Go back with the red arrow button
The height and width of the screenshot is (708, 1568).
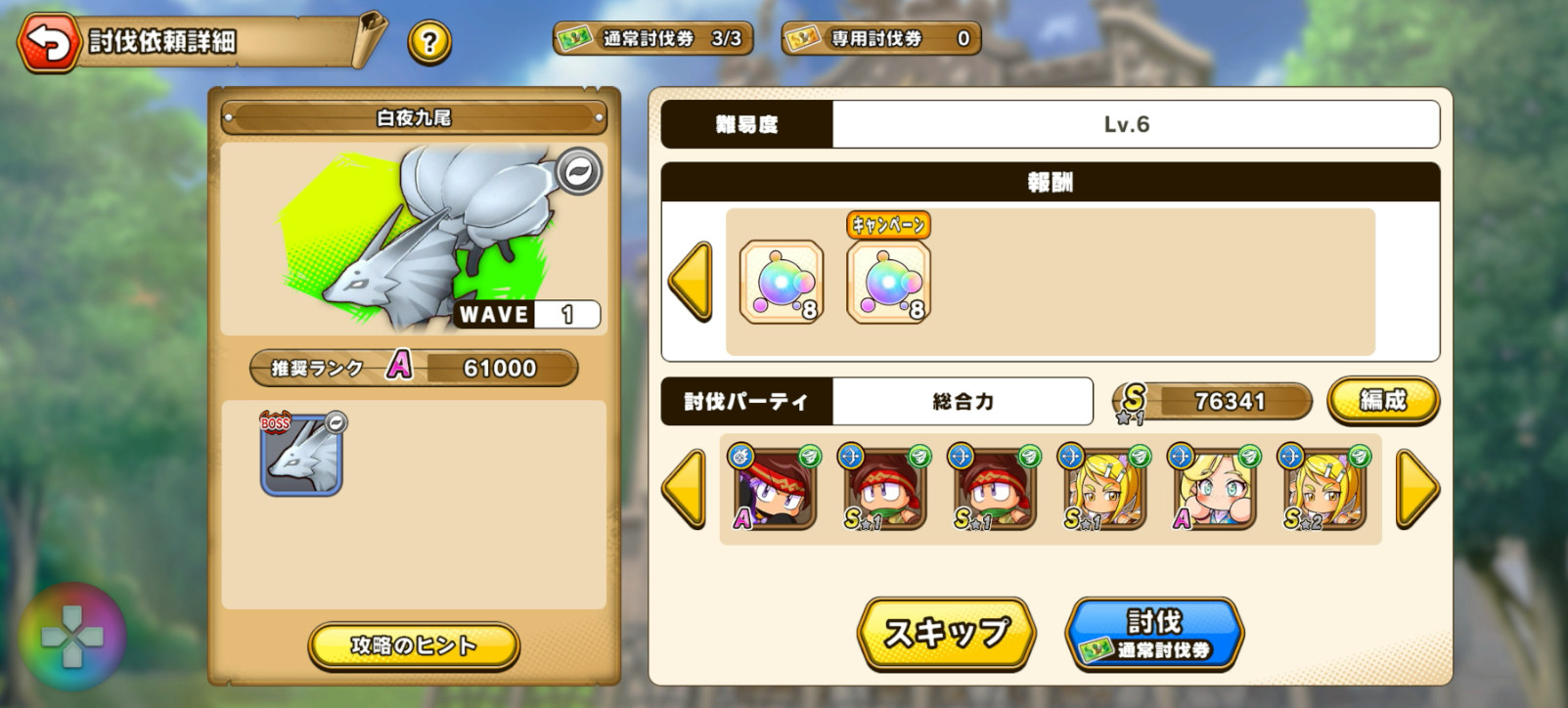48,41
